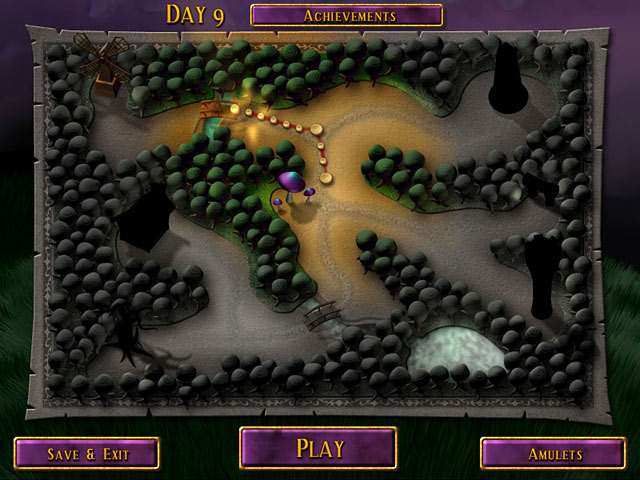The height and width of the screenshot is (480, 640).
Task: Open the Achievements screen
Action: point(346,15)
